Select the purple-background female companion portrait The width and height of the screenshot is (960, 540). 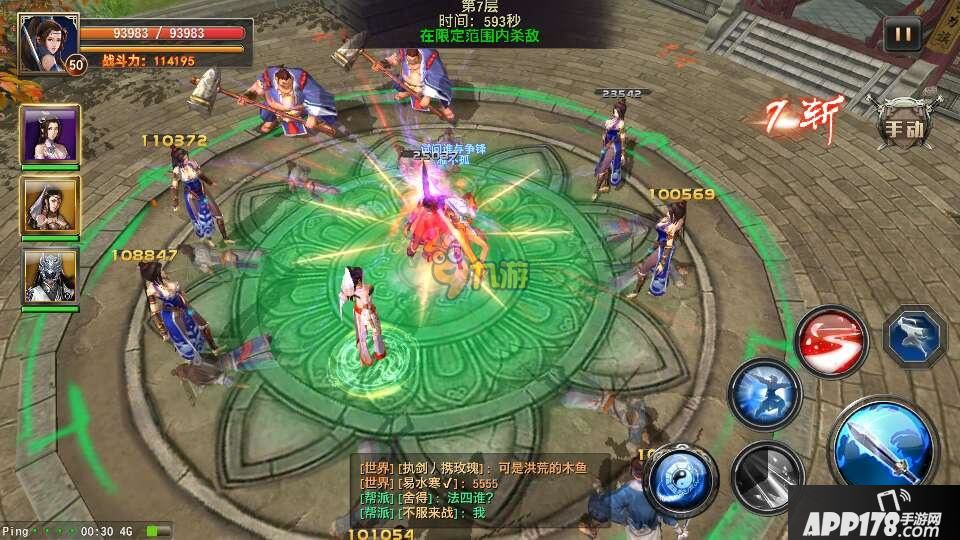tap(50, 134)
